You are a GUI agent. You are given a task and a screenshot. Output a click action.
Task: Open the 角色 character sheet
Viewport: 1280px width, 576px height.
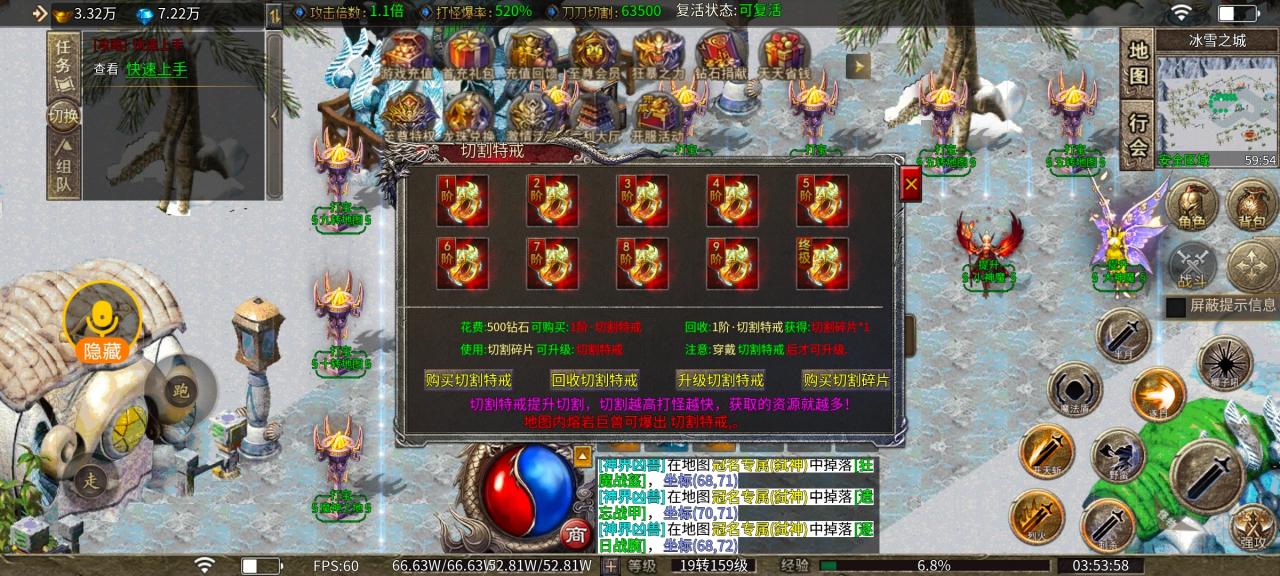(1192, 205)
